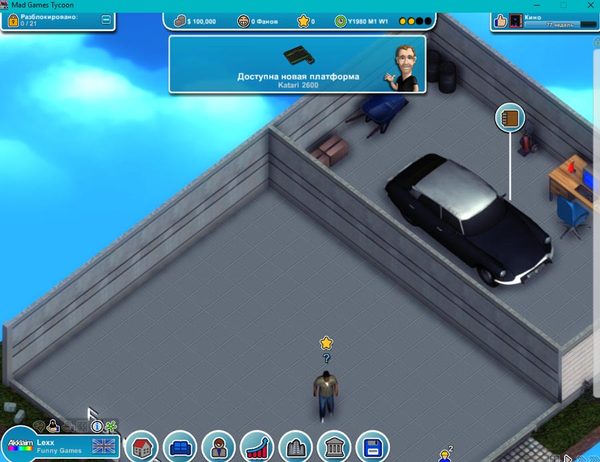Click the bookshelf marker above the car

pos(510,119)
